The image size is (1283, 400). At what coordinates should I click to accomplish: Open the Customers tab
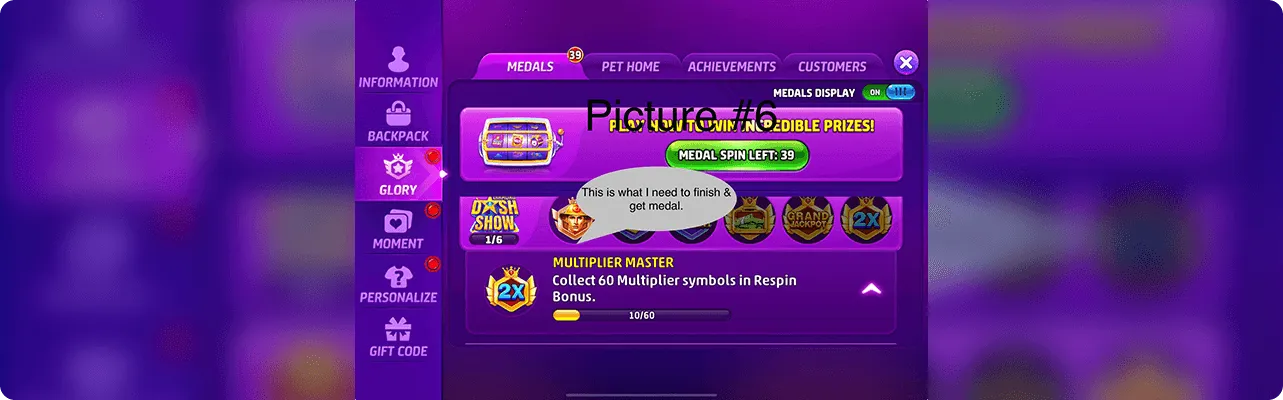(832, 66)
